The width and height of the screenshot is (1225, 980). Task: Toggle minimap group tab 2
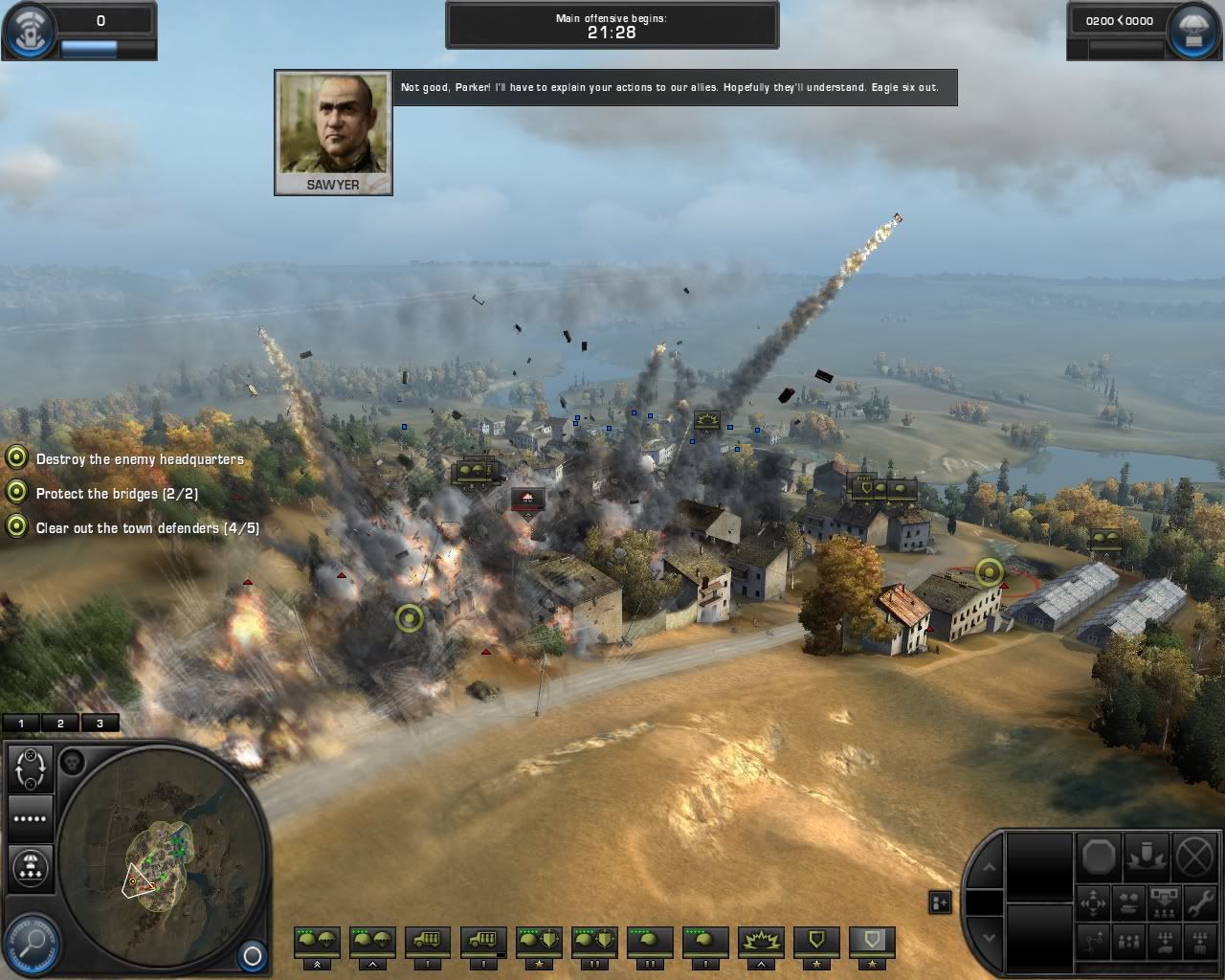[59, 723]
